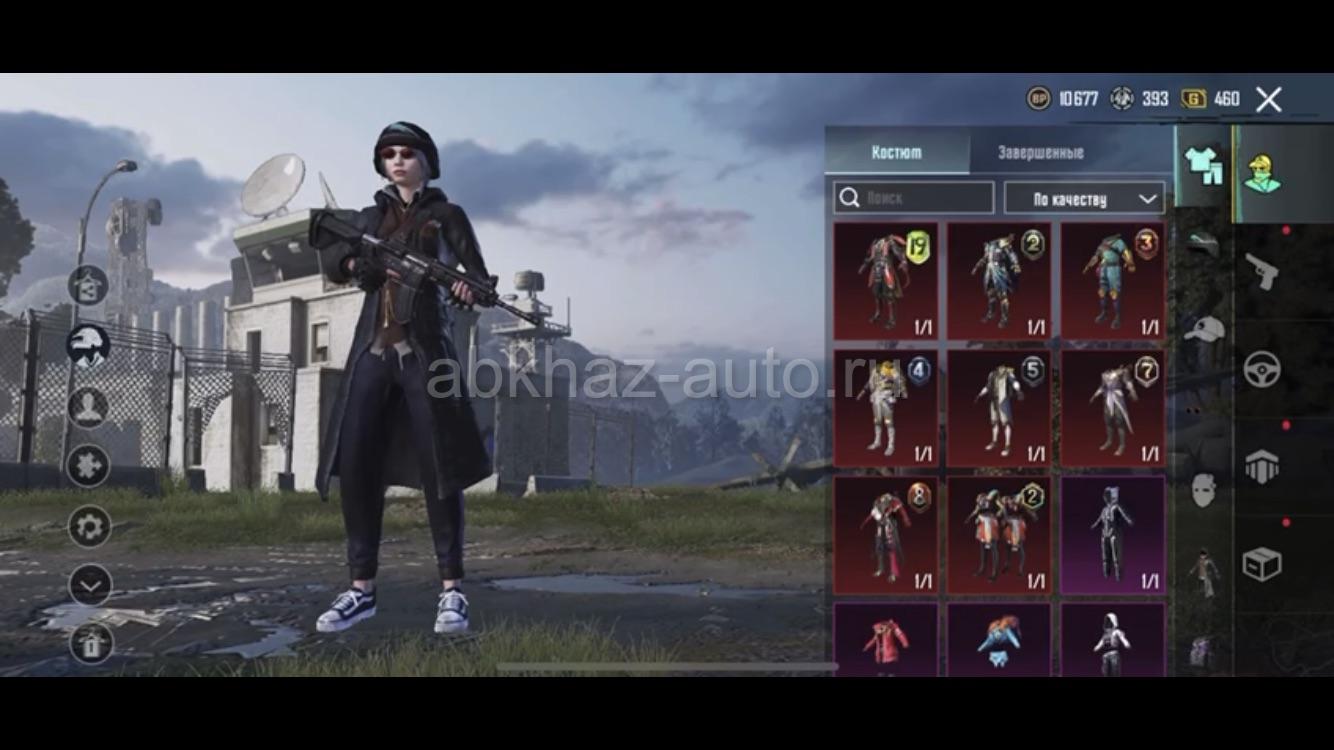Select the costume with level 19 badge
Viewport: 1334px width, 750px height.
[886, 281]
